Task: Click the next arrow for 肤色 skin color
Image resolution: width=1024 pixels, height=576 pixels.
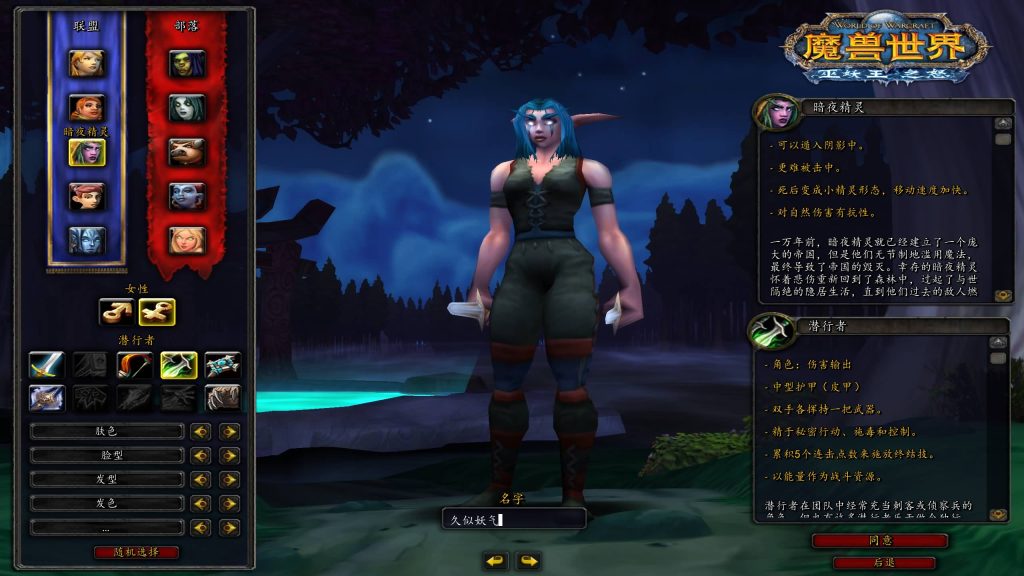Action: (x=230, y=431)
